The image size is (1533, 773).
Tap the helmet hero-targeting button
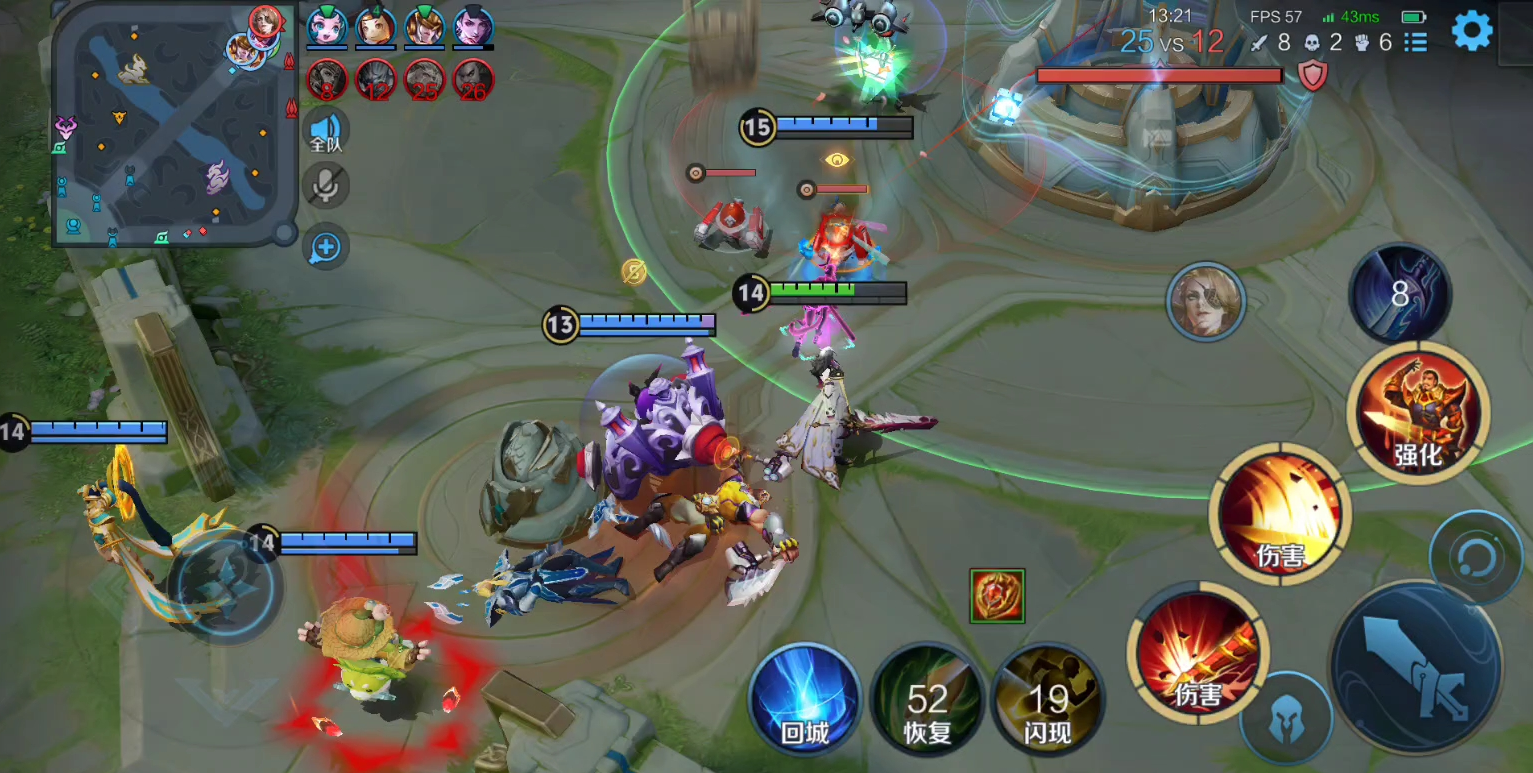pos(1286,720)
